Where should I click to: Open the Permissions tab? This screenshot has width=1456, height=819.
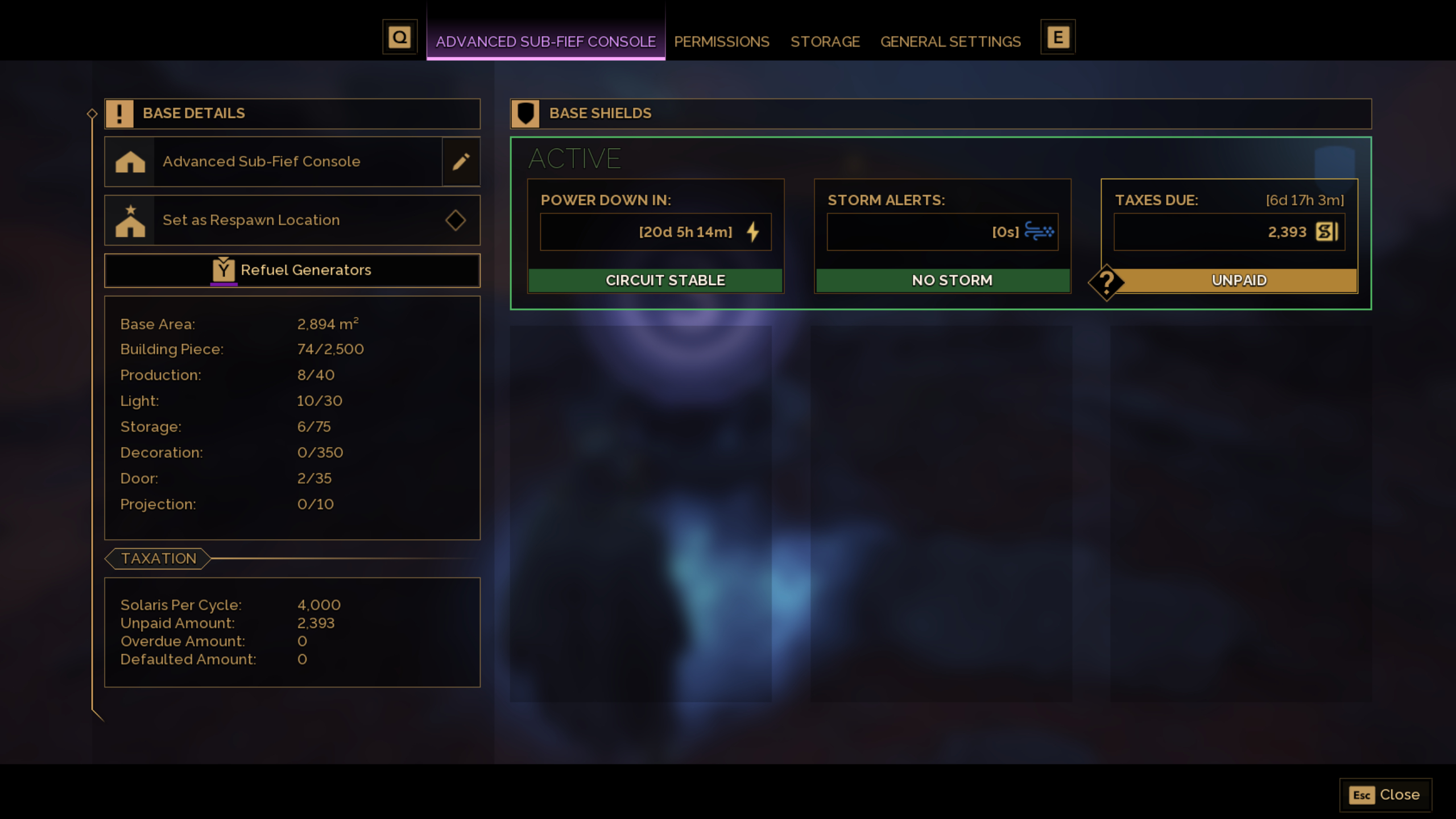coord(722,41)
